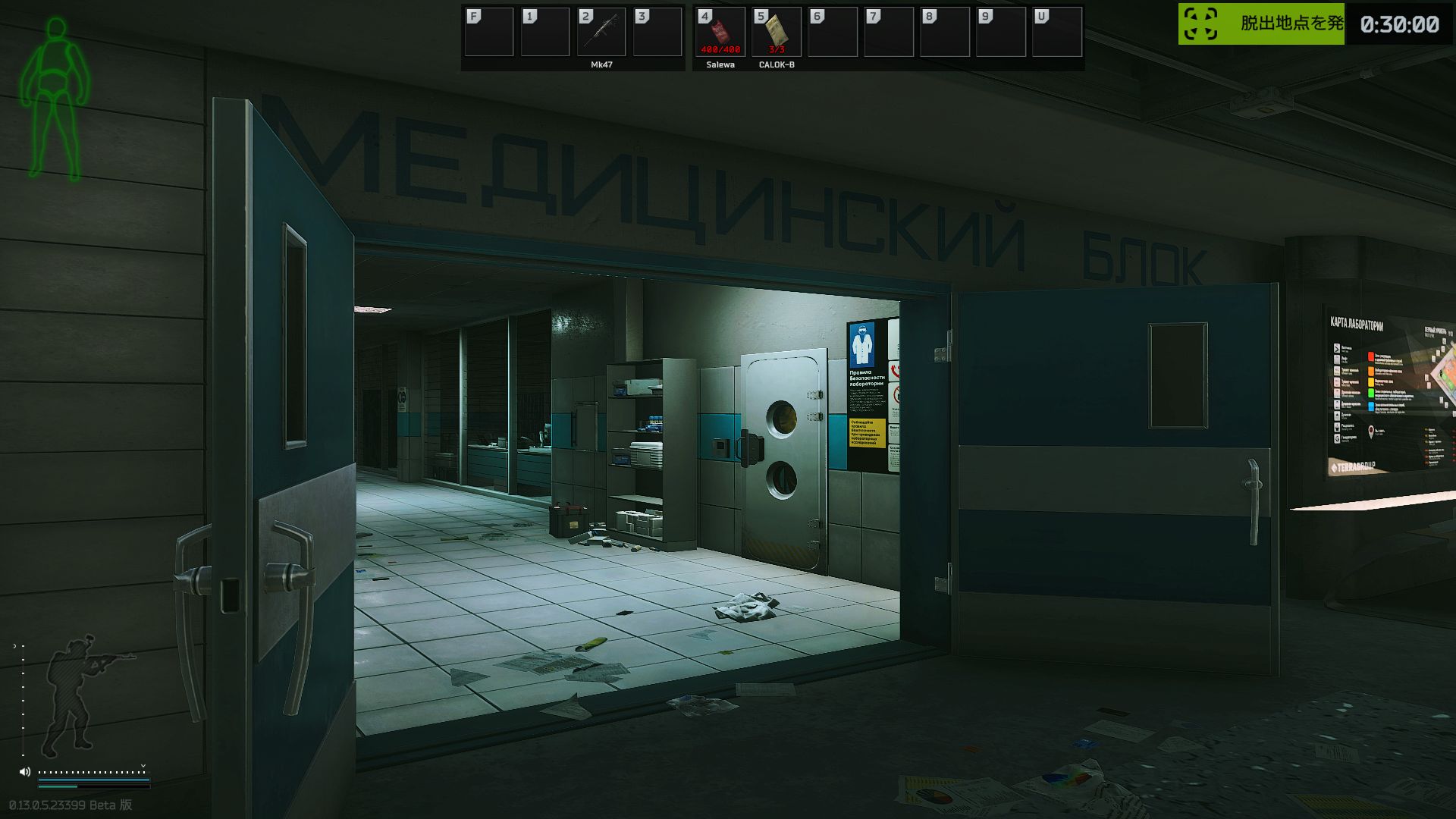The width and height of the screenshot is (1456, 819).
Task: Select the Mk47 weapon icon in slot 2
Action: click(601, 32)
